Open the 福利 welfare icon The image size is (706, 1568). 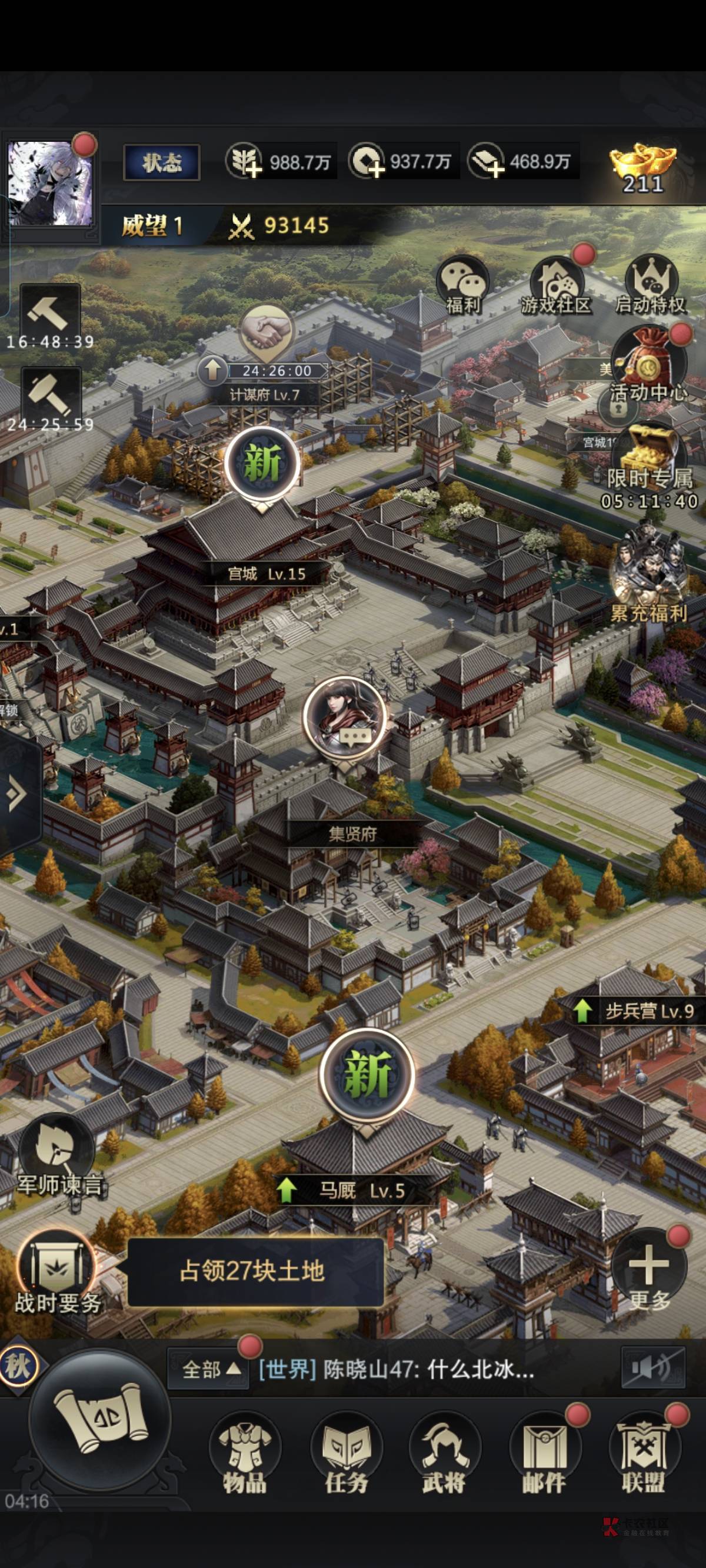pyautogui.click(x=462, y=284)
